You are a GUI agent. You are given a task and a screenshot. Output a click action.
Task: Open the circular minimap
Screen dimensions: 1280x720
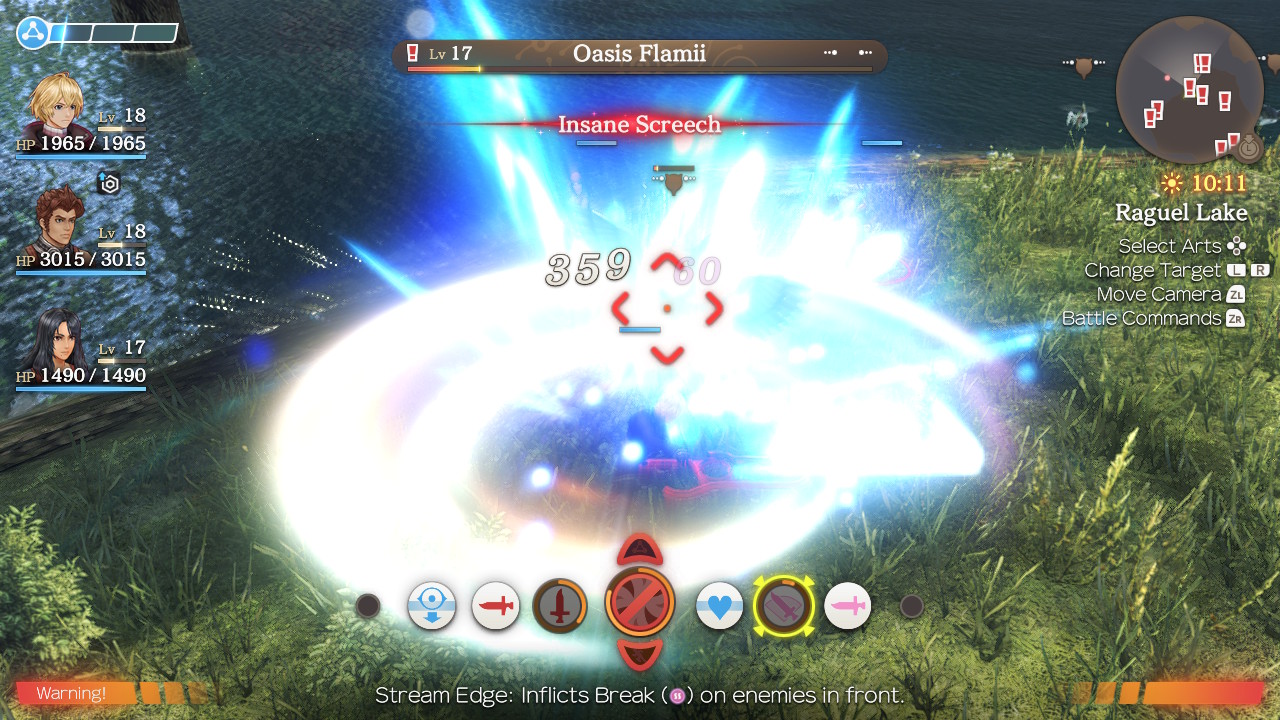pos(1189,90)
